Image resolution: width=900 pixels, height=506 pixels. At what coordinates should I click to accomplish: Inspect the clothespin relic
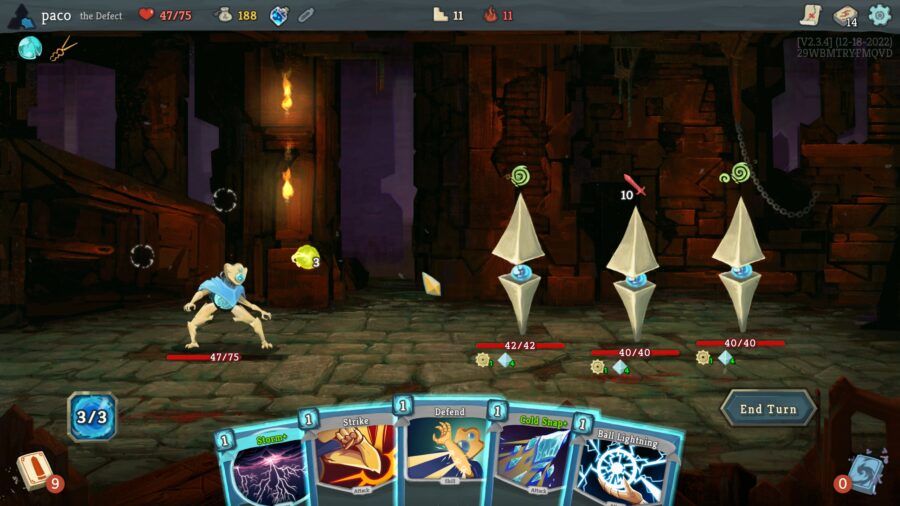tap(64, 47)
